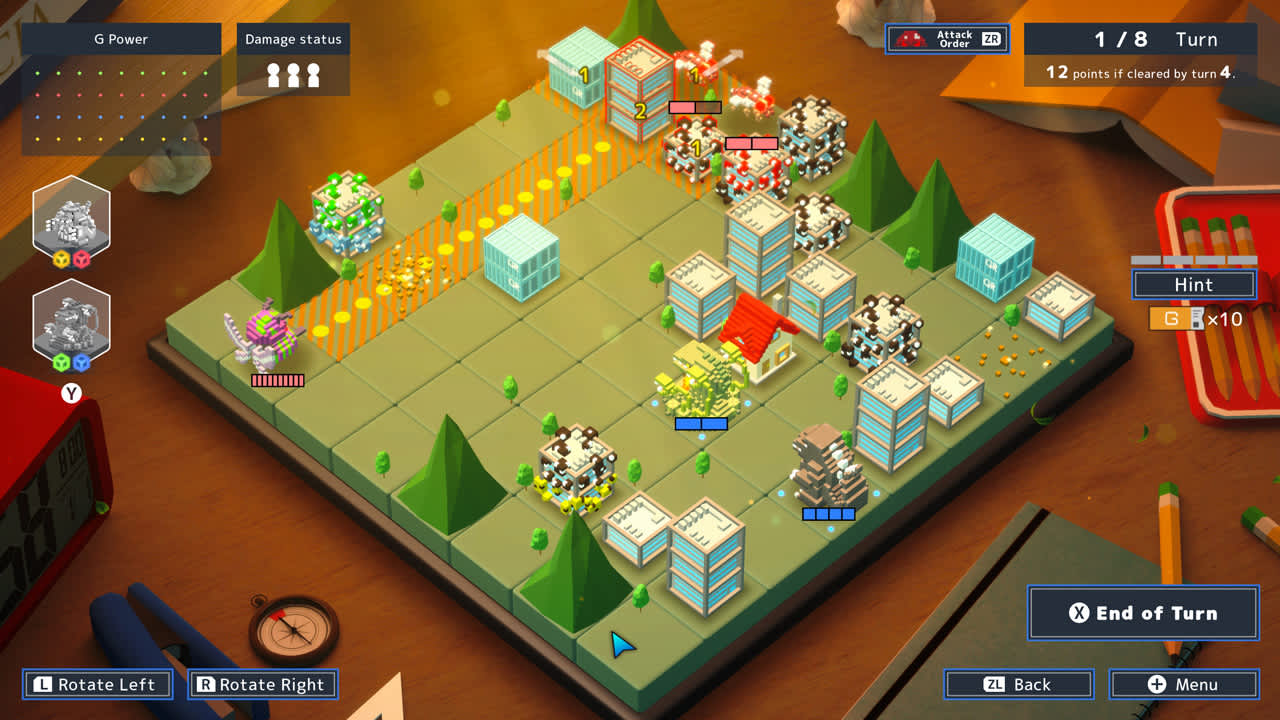Select the pink spider kaiju on the board
This screenshot has width=1280, height=720.
[x=265, y=335]
